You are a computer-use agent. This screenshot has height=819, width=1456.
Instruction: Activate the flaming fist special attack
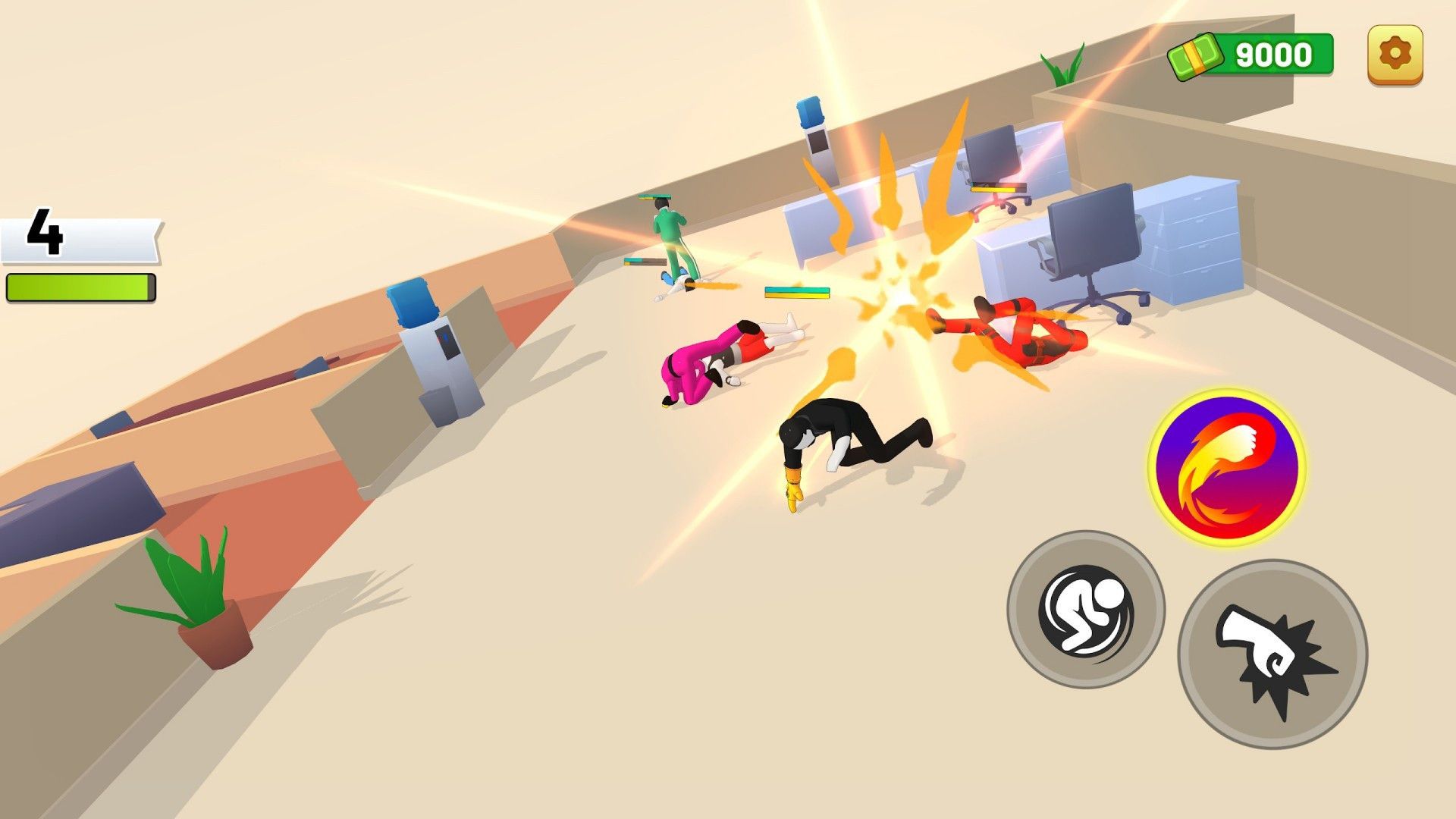tap(1225, 467)
